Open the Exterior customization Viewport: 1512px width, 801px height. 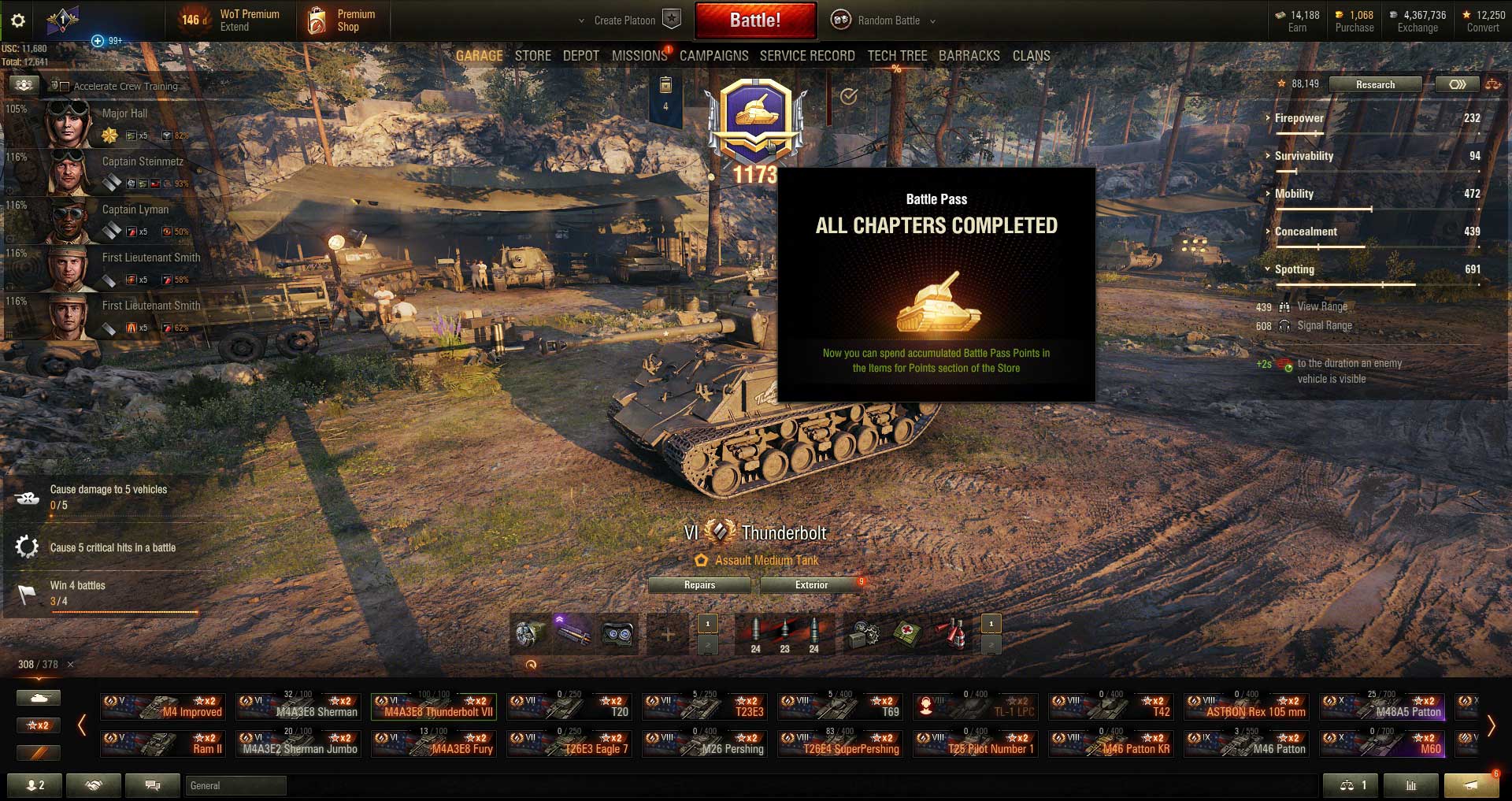click(x=811, y=585)
